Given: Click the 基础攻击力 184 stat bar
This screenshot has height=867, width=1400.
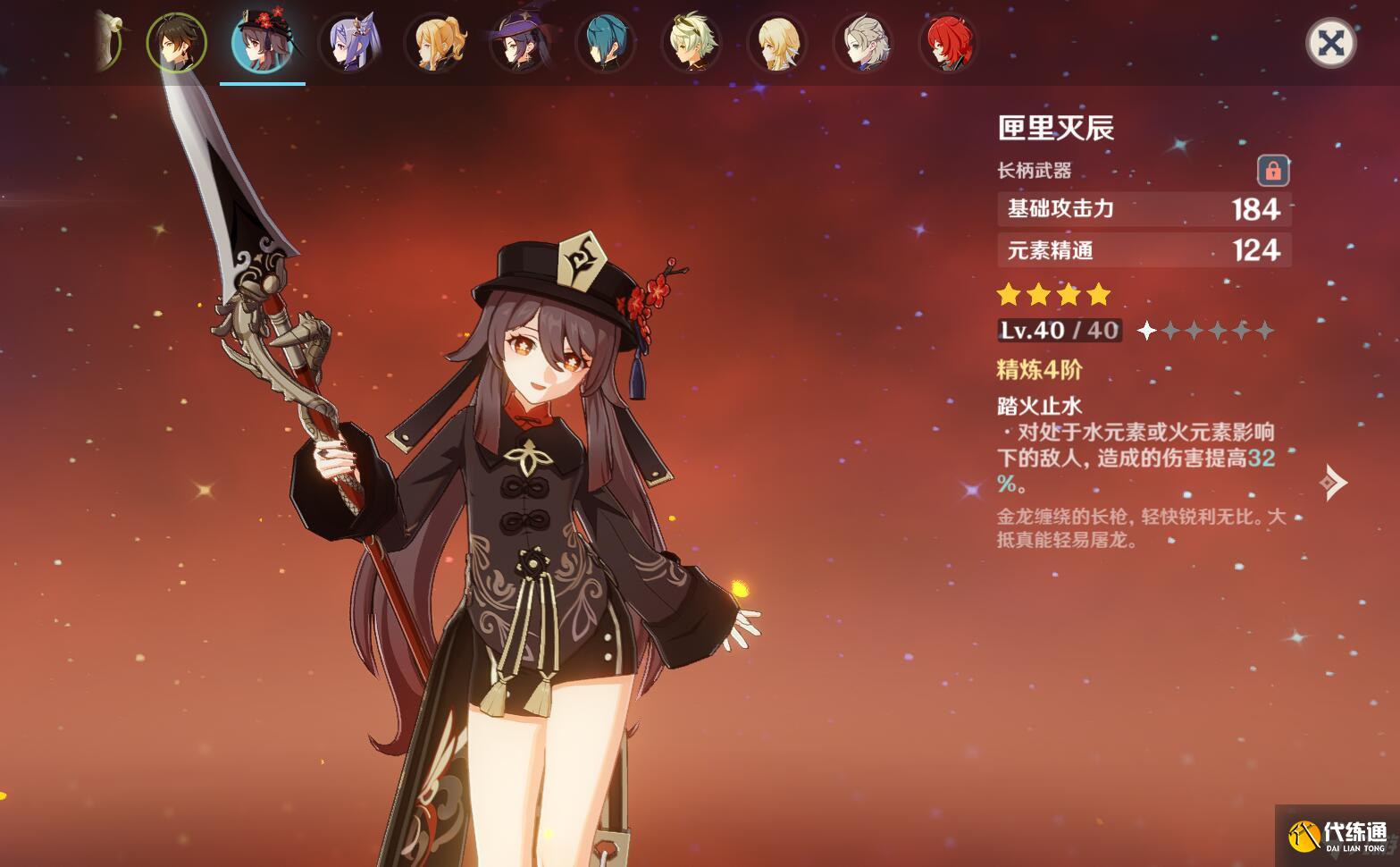Looking at the screenshot, I should pyautogui.click(x=1144, y=209).
